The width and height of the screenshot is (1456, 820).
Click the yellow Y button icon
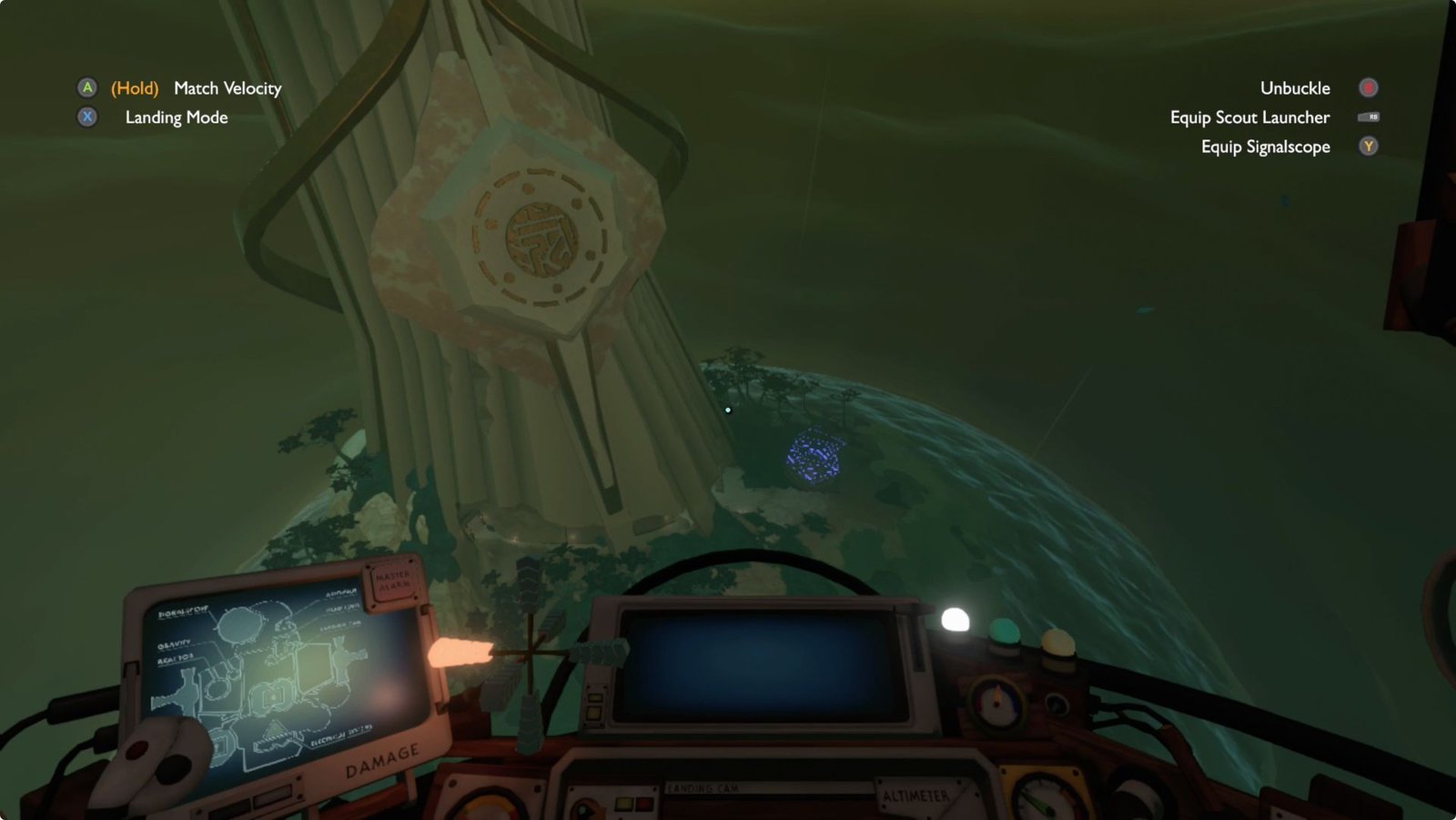coord(1369,147)
